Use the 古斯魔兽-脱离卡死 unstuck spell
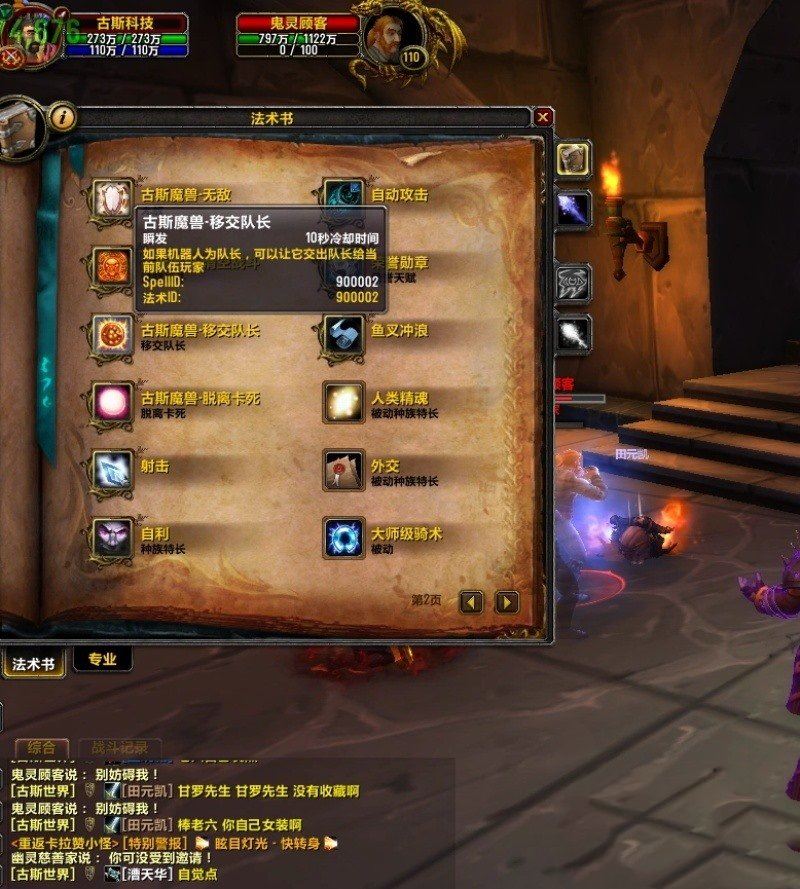Screen dimensions: 800x889 (112, 402)
